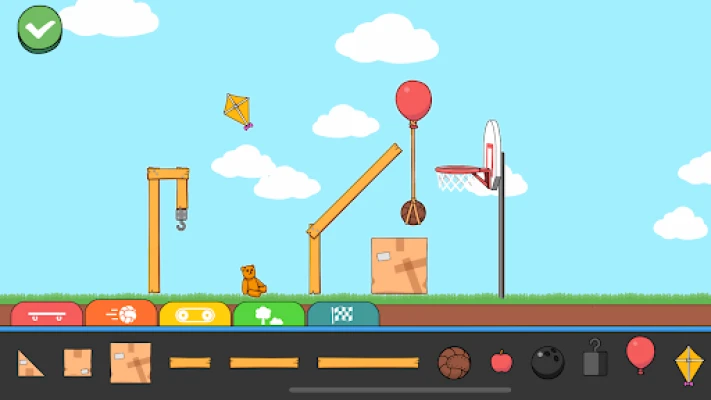
Task: Pick the black bowling ball item
Action: point(547,362)
